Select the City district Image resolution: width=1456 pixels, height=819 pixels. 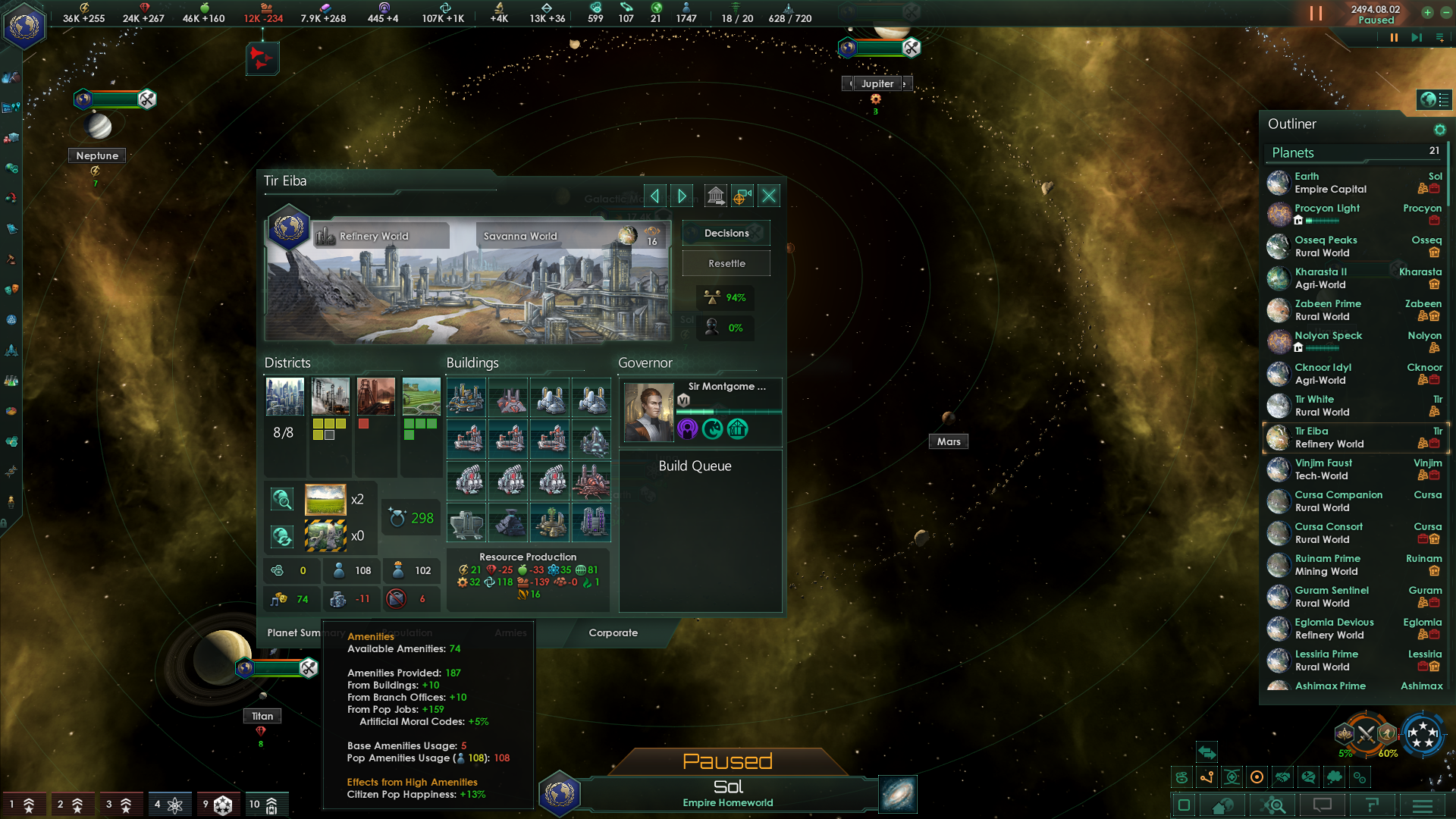[x=285, y=397]
